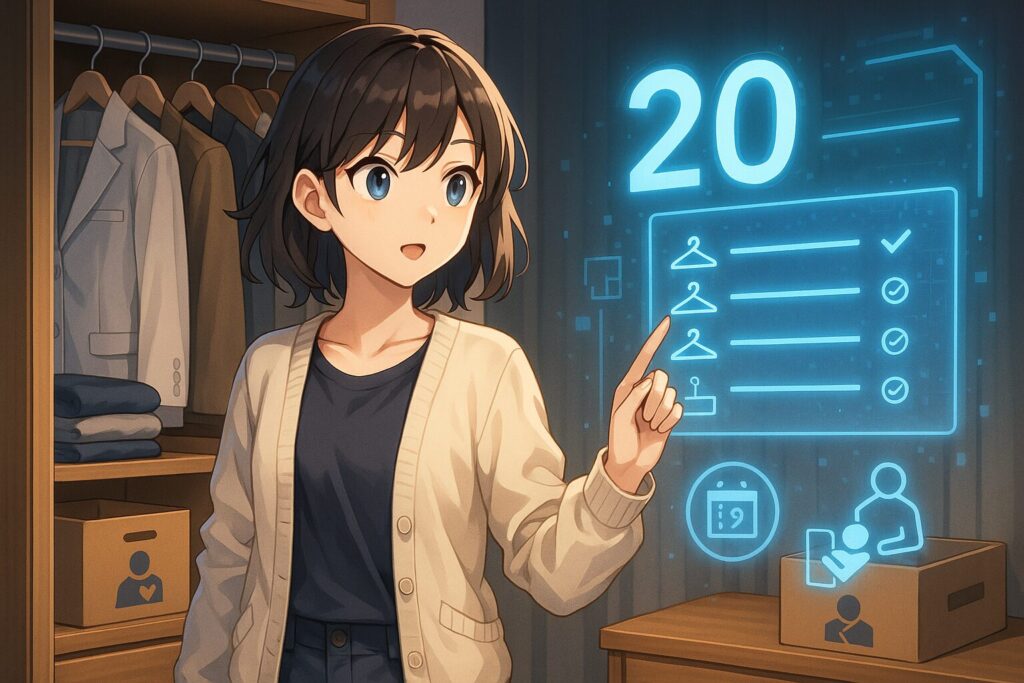Image resolution: width=1024 pixels, height=683 pixels.
Task: Select the bottom checklist row's hanger-with-box icon
Action: (695, 393)
